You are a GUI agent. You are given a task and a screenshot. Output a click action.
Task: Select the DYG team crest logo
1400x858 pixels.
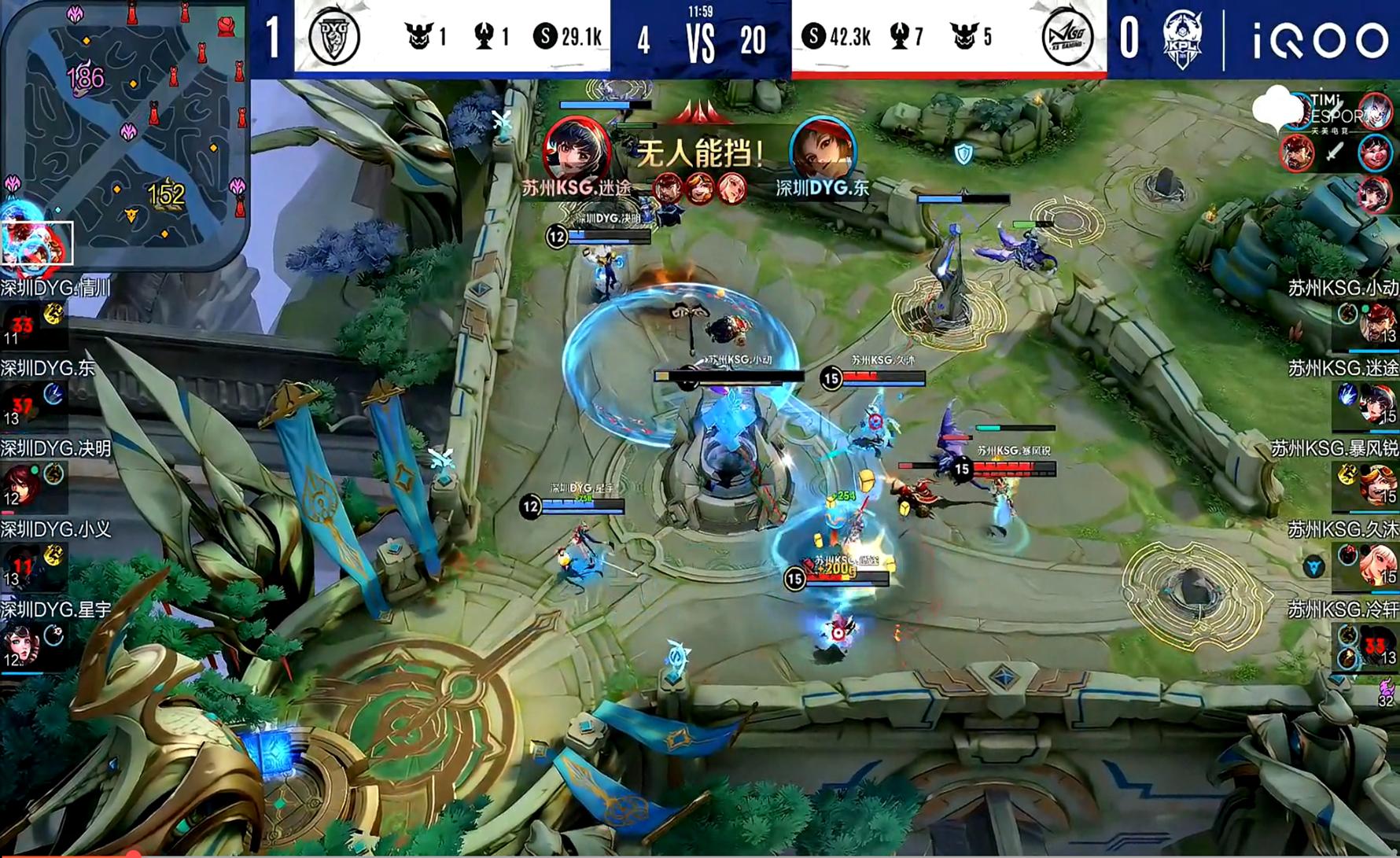(333, 35)
